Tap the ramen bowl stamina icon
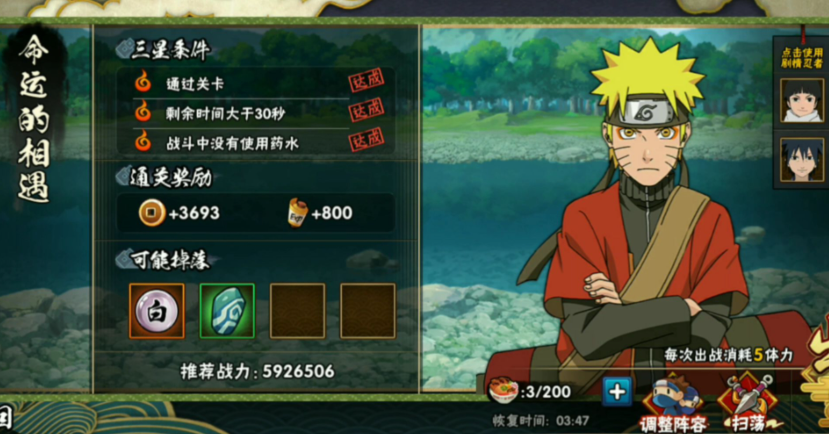 click(503, 391)
